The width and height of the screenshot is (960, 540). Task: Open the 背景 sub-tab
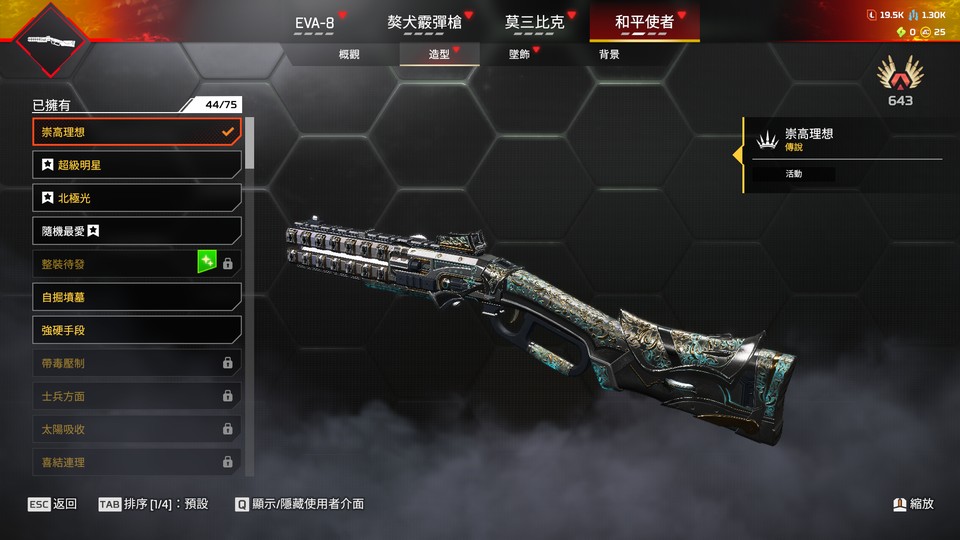609,54
